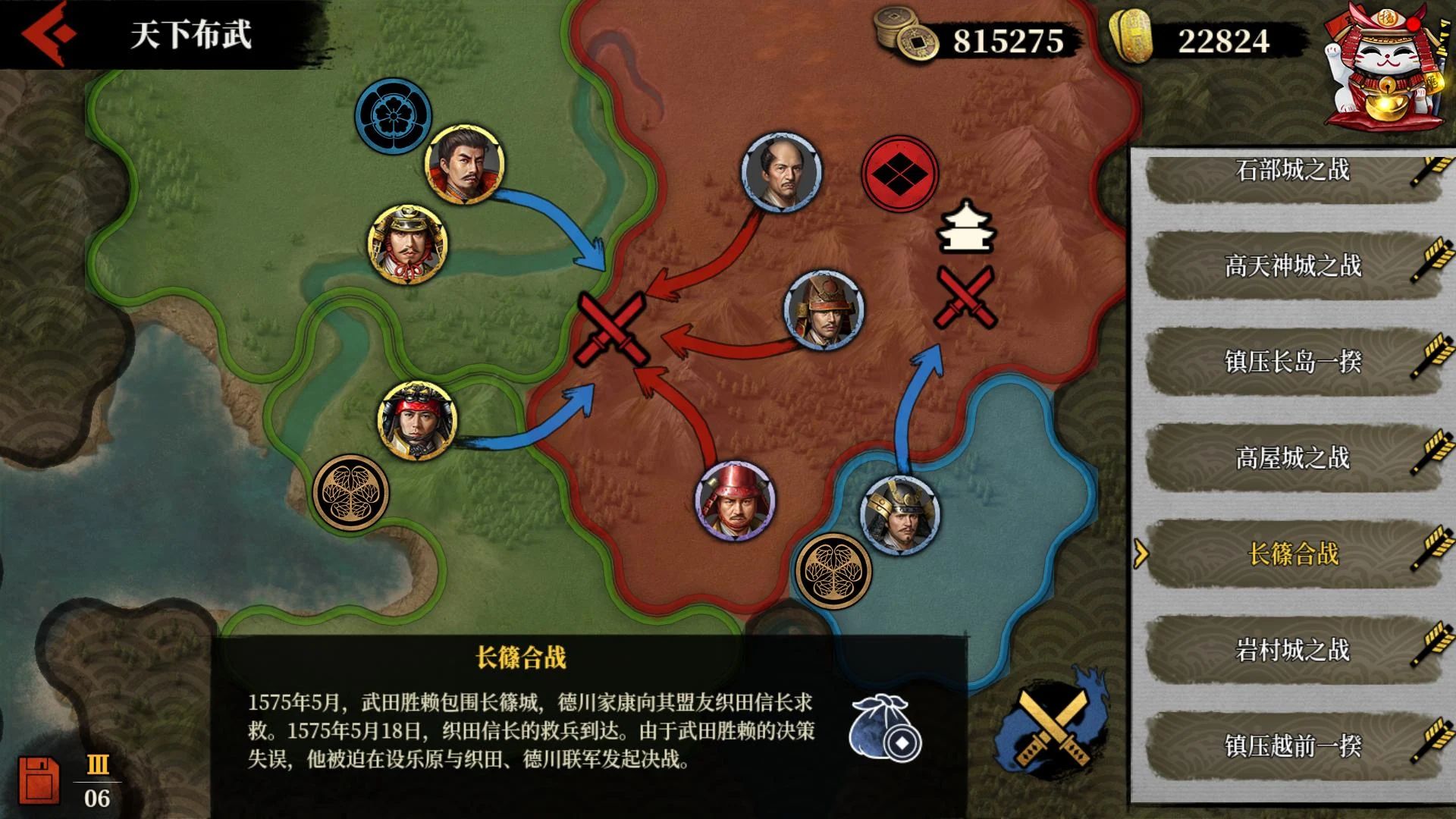Pick the highlighted 长篠合战 battle
Image resolution: width=1456 pixels, height=819 pixels.
[x=1292, y=554]
